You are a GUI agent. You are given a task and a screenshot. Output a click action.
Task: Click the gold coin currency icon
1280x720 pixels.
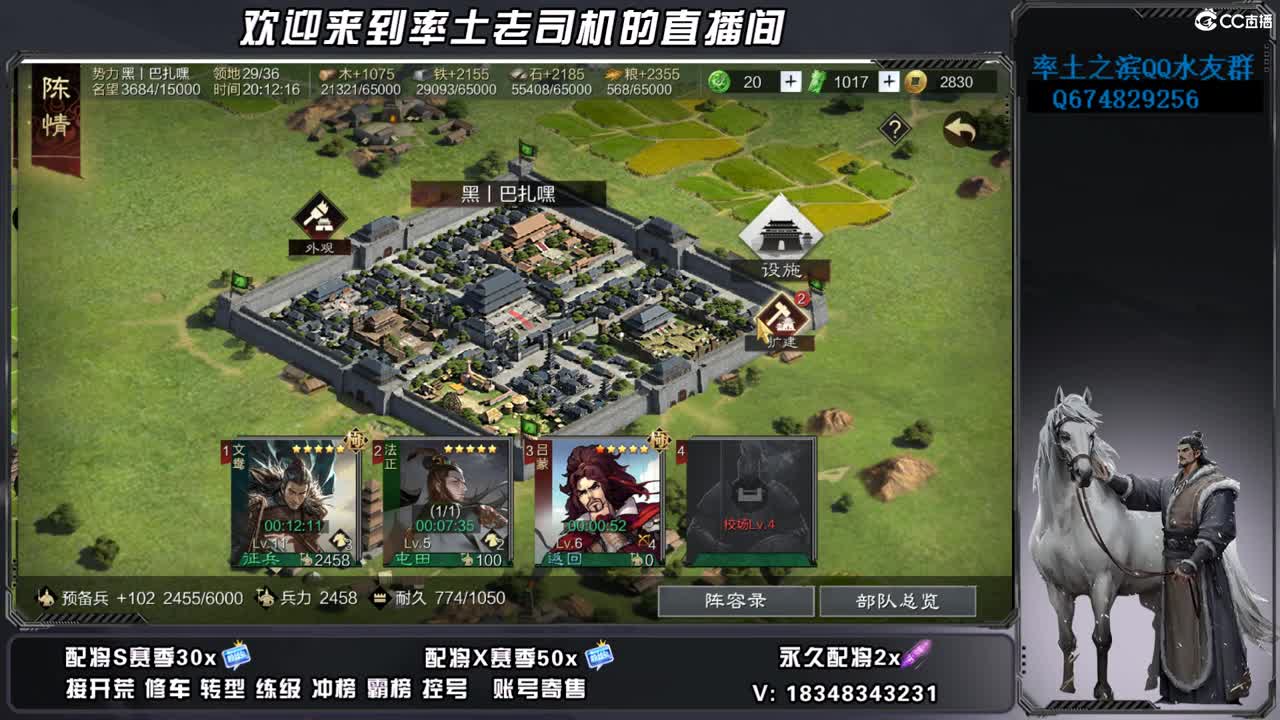coord(912,83)
